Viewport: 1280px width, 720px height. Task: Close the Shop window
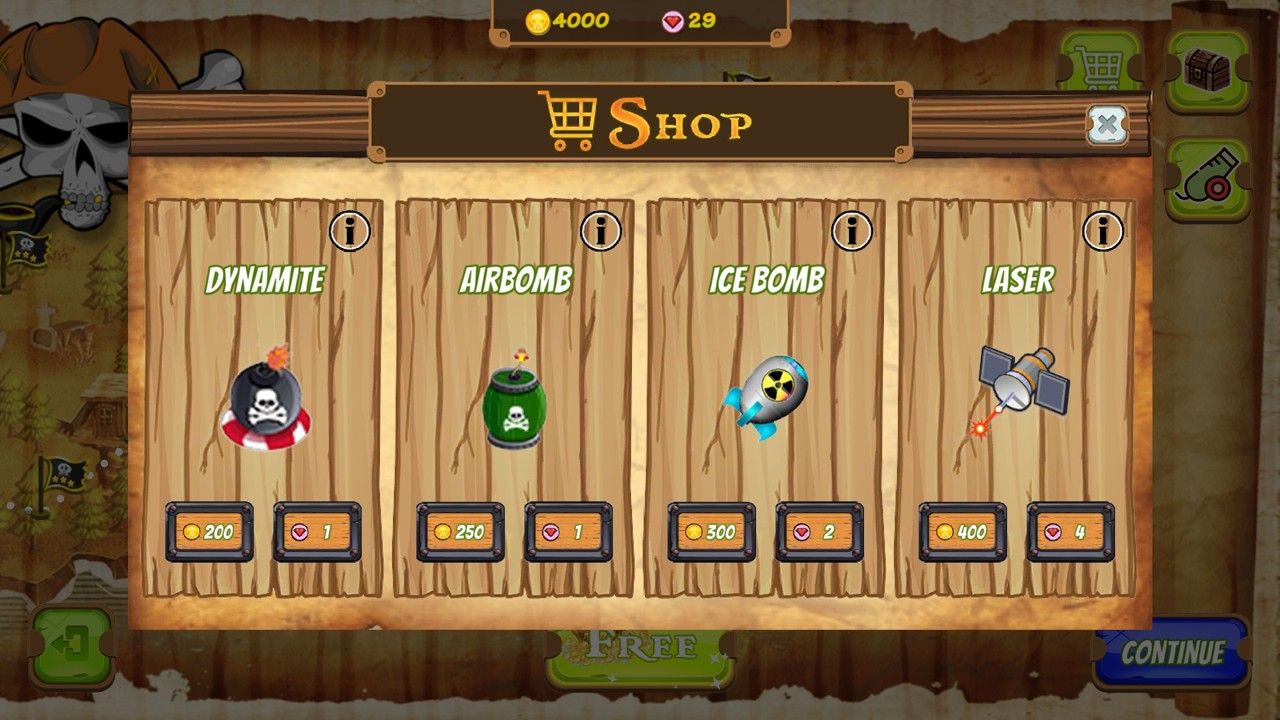click(1106, 125)
